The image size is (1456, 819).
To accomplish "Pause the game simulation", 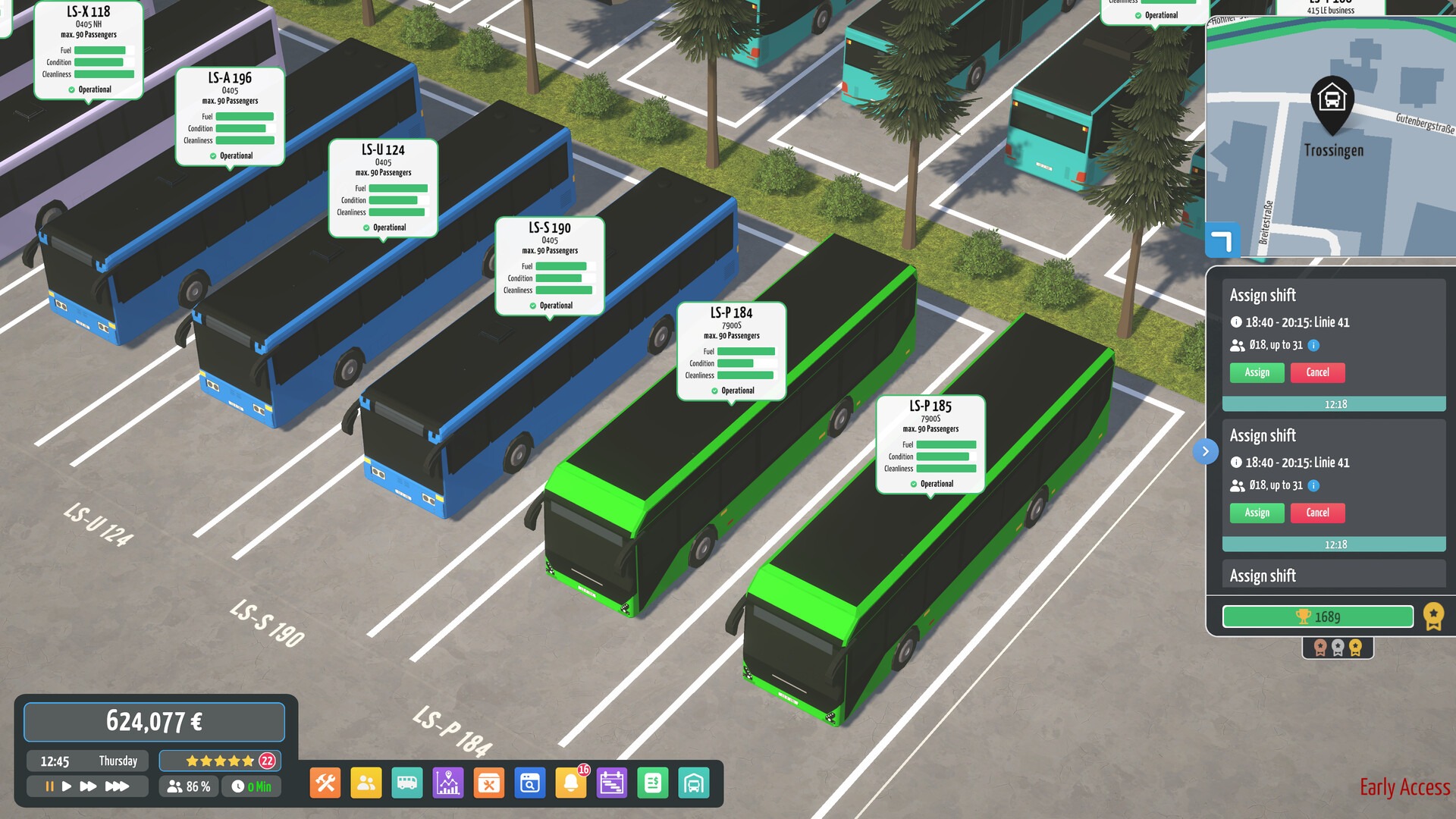I will (x=49, y=786).
